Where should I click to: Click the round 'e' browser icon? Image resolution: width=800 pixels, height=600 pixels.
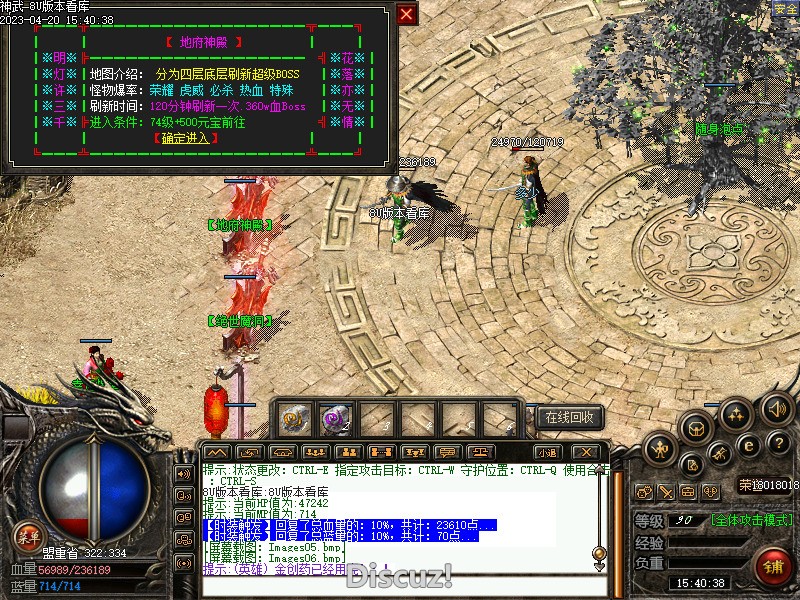[x=748, y=445]
